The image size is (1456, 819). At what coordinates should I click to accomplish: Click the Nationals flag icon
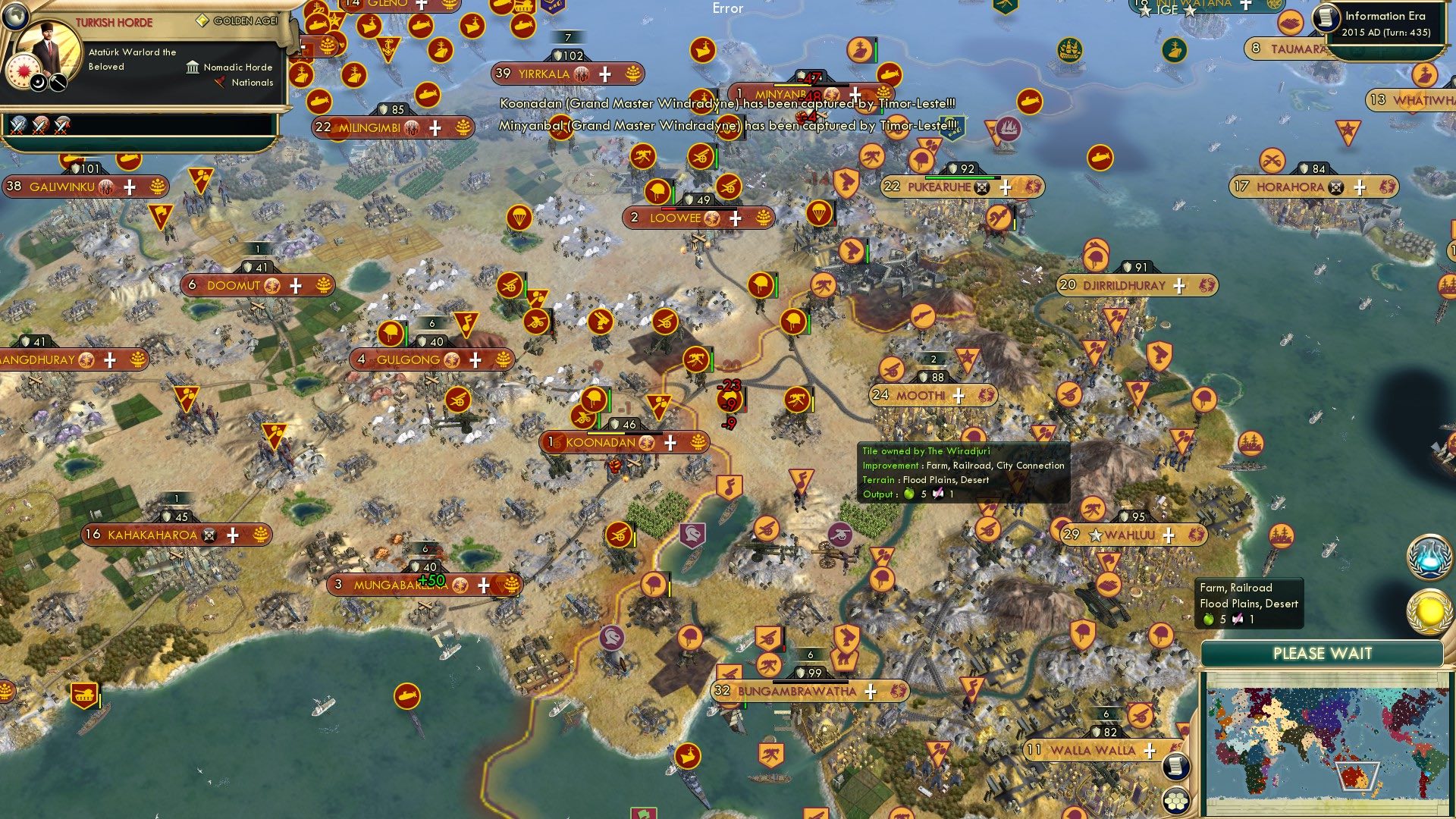coord(219,82)
